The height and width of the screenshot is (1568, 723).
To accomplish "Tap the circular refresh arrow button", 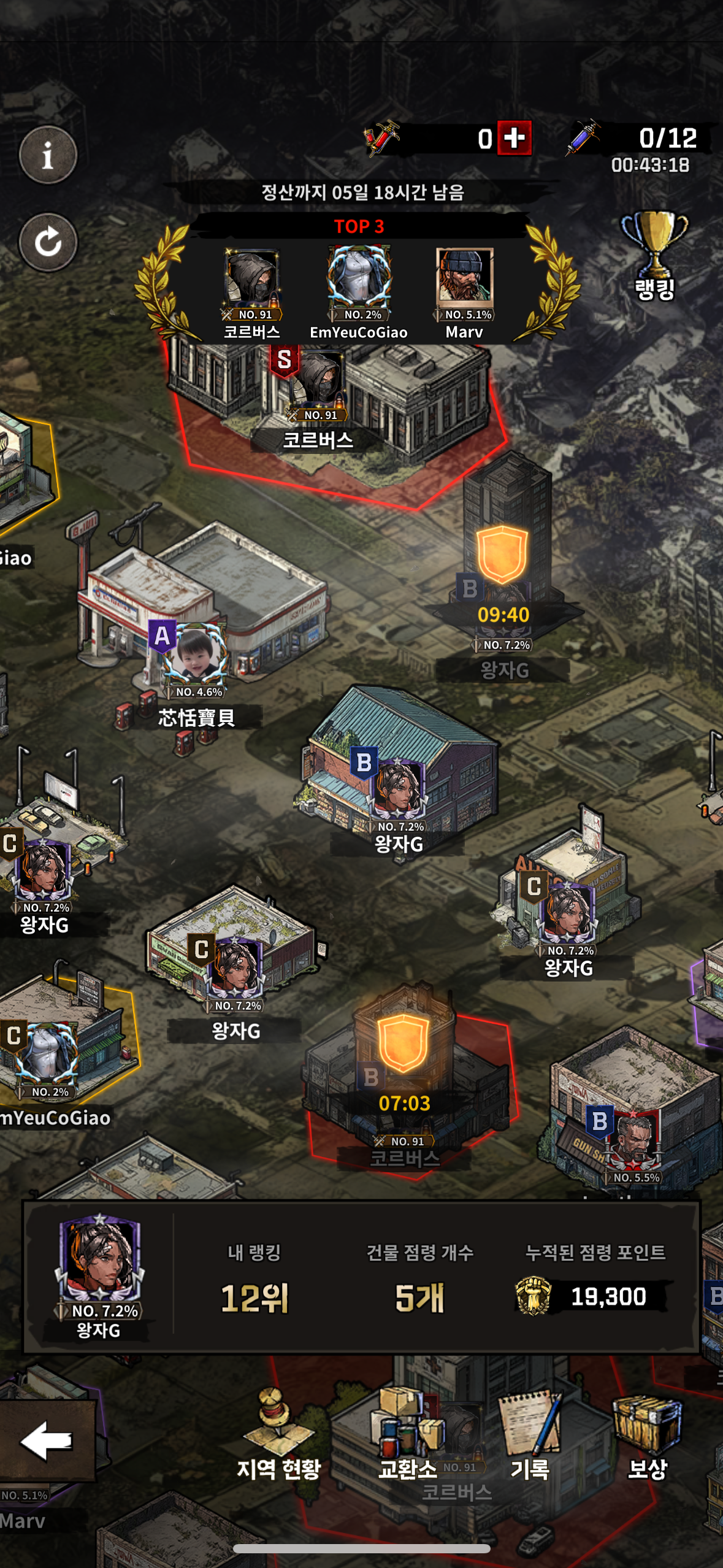I will pos(48,242).
